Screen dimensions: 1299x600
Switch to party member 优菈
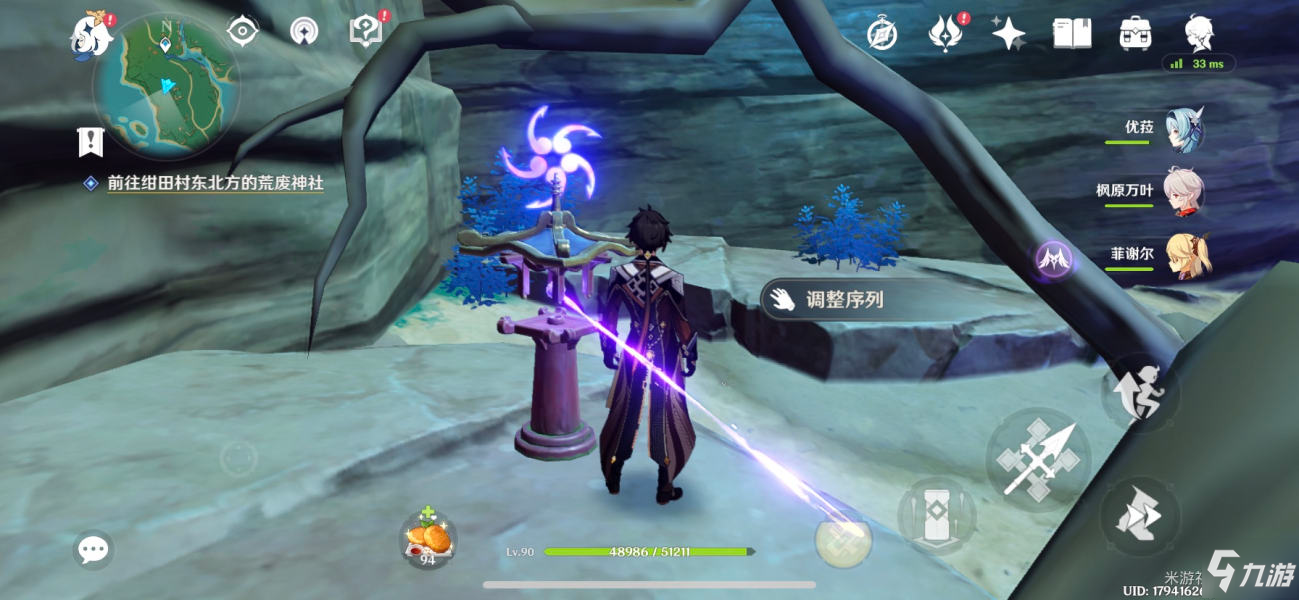pos(1183,130)
